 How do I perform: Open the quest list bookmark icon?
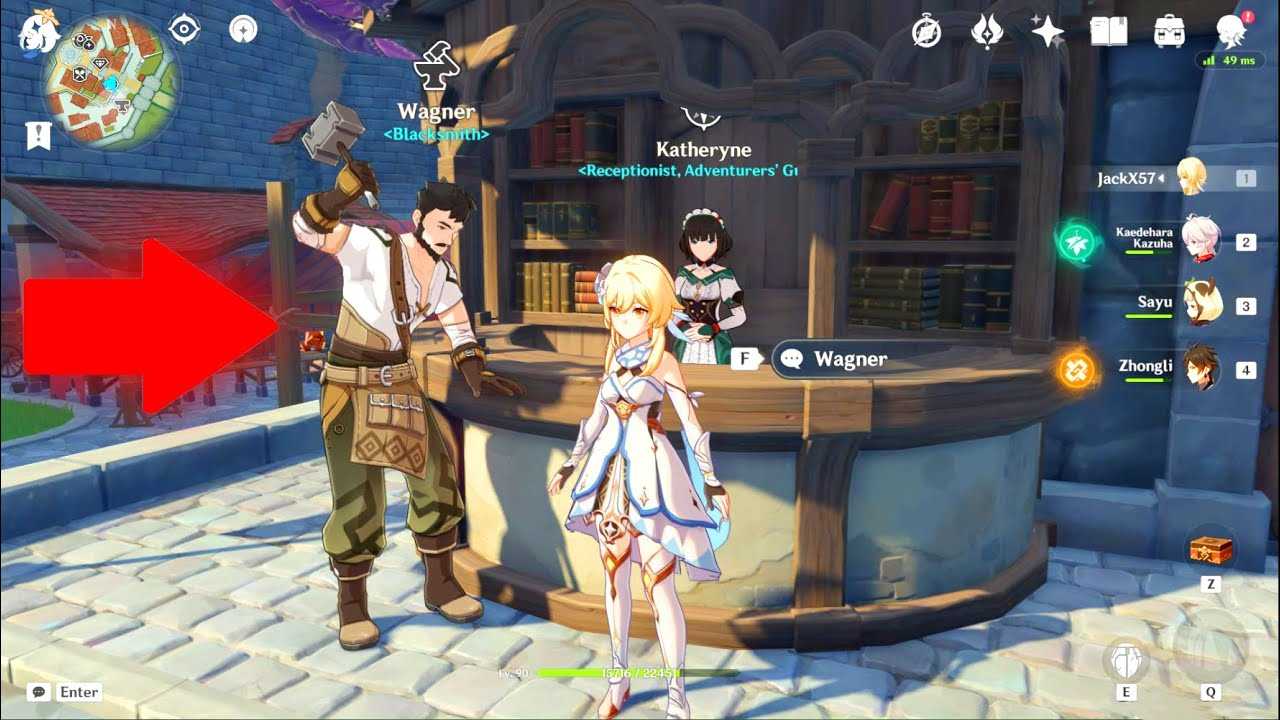click(x=39, y=136)
